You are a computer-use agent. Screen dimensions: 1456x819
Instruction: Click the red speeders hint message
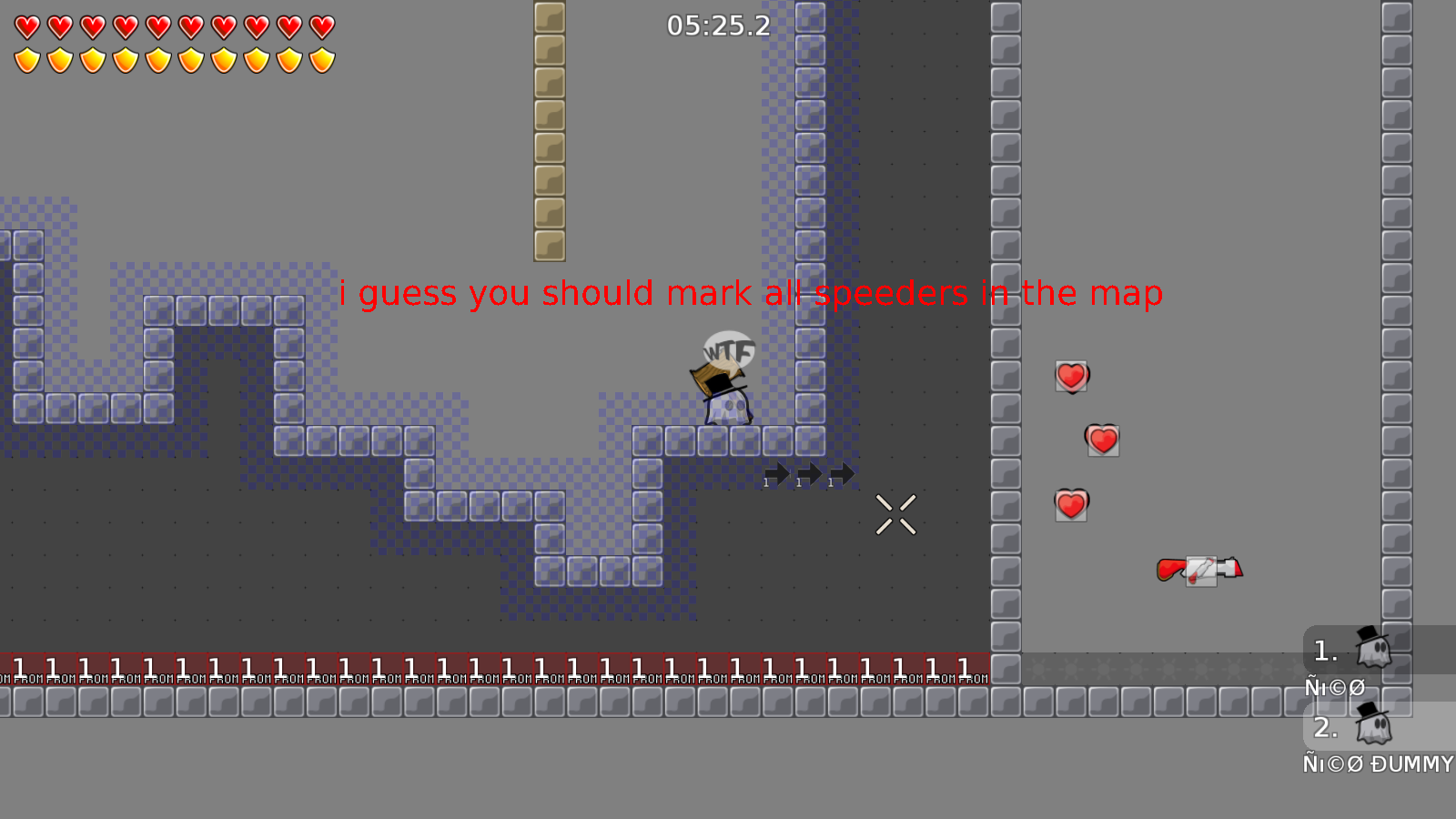[751, 293]
